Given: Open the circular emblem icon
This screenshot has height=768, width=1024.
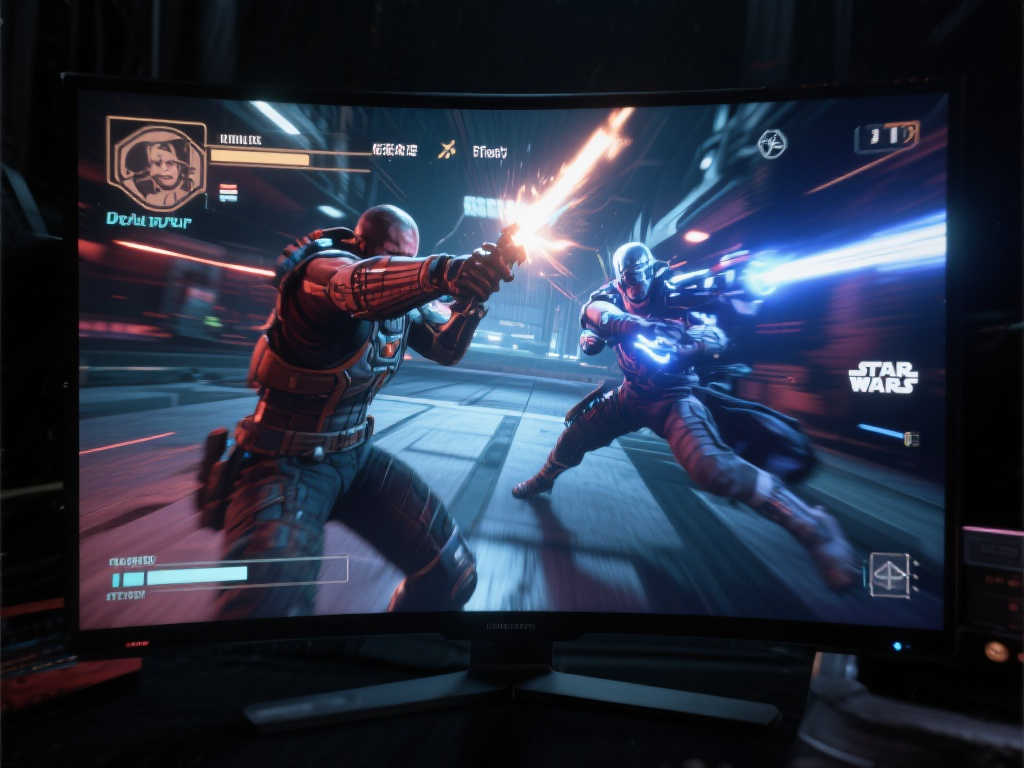Looking at the screenshot, I should [x=771, y=144].
